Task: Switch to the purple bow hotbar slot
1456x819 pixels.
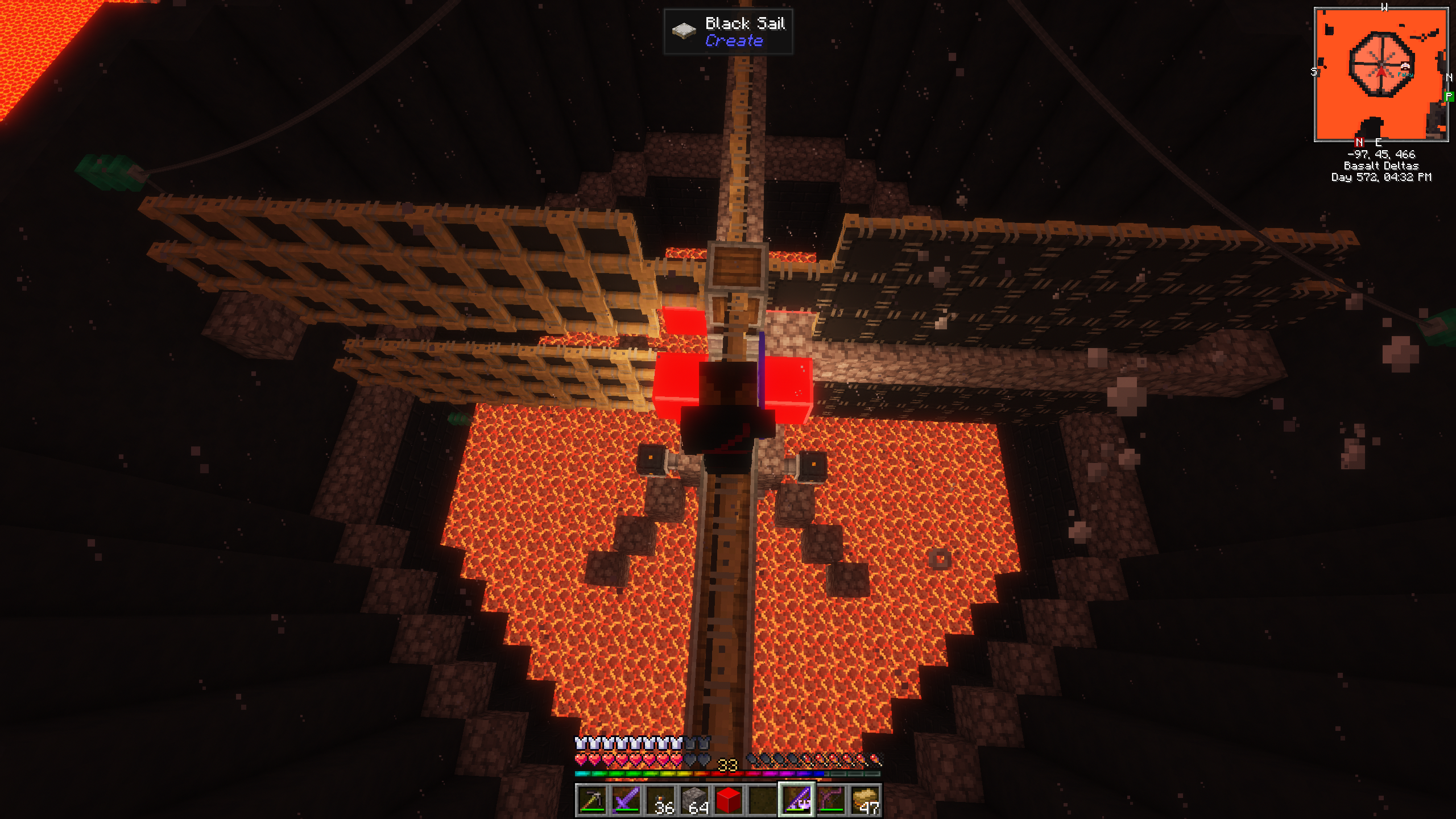Action: (831, 800)
